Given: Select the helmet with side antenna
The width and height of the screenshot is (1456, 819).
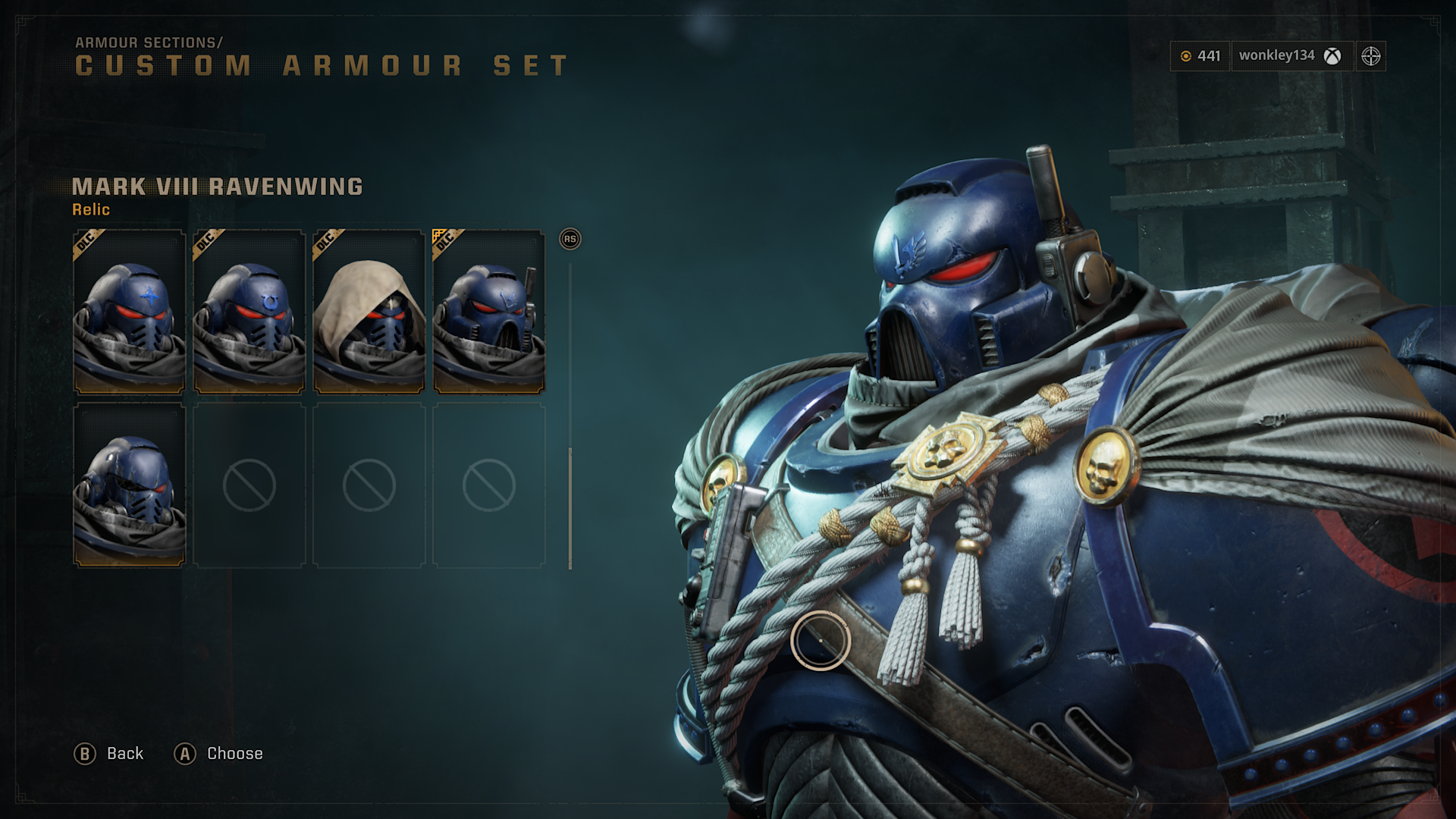Looking at the screenshot, I should pyautogui.click(x=488, y=312).
